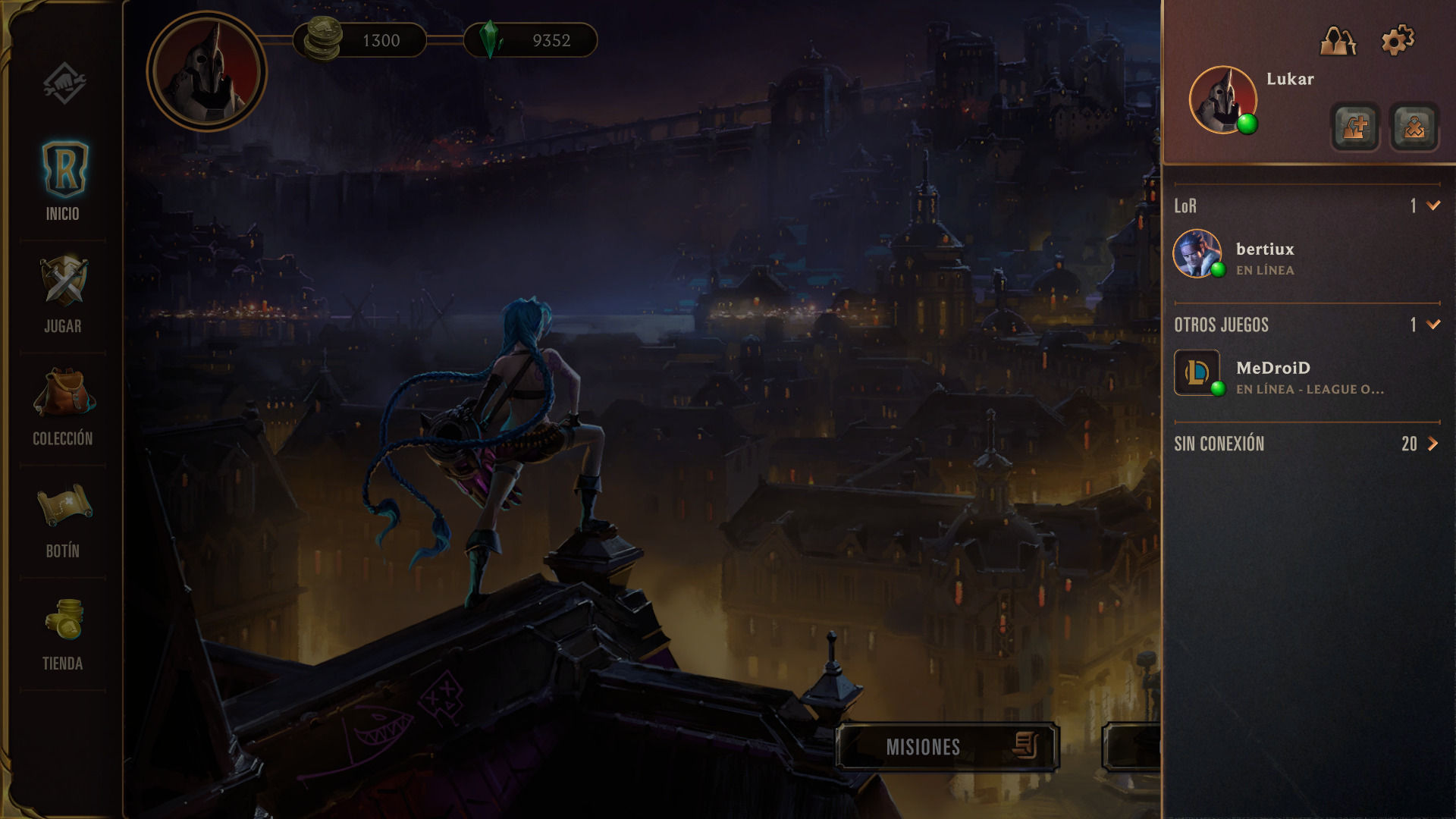Click the helmet profile portrait
This screenshot has height=819, width=1456.
click(206, 71)
